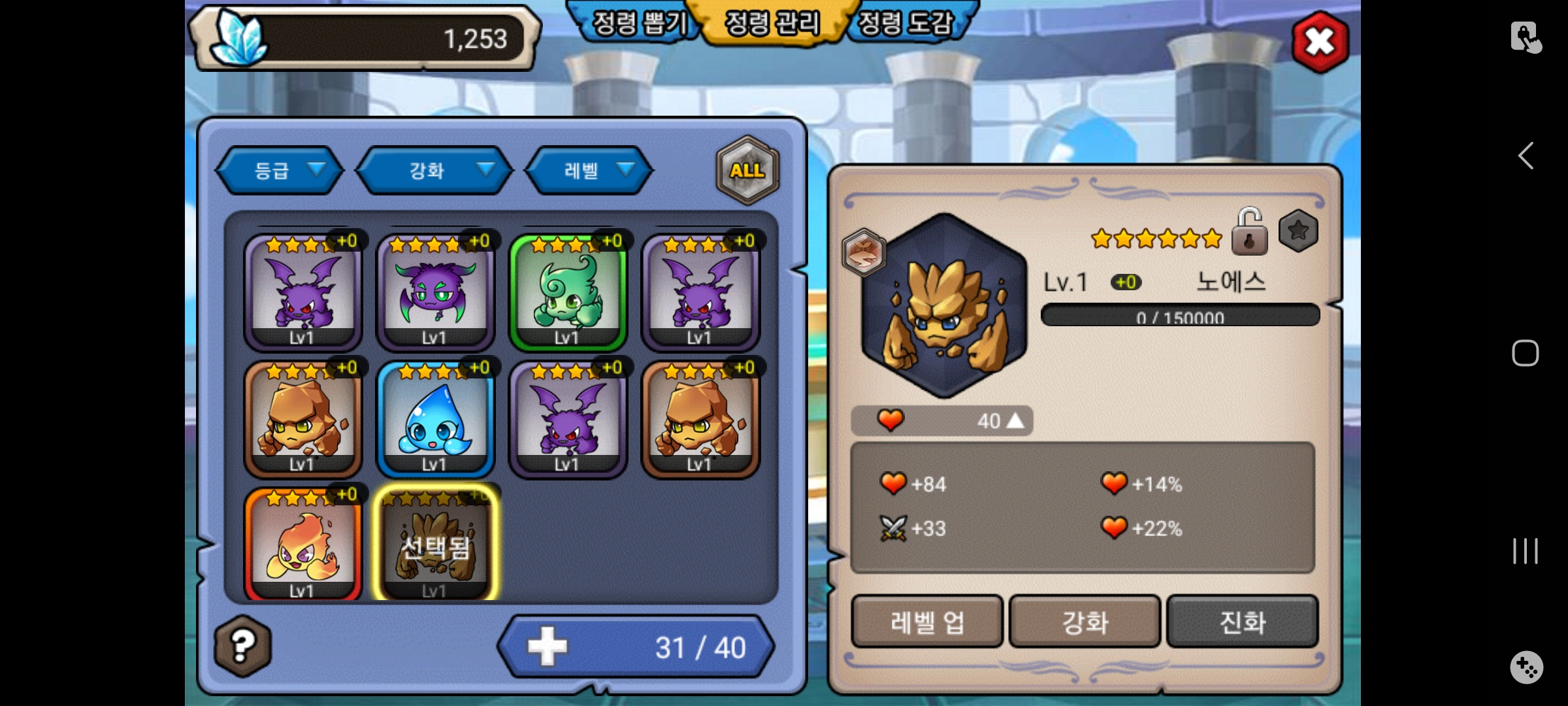Open the 등급 sort dropdown
This screenshot has width=1568, height=706.
click(x=280, y=171)
